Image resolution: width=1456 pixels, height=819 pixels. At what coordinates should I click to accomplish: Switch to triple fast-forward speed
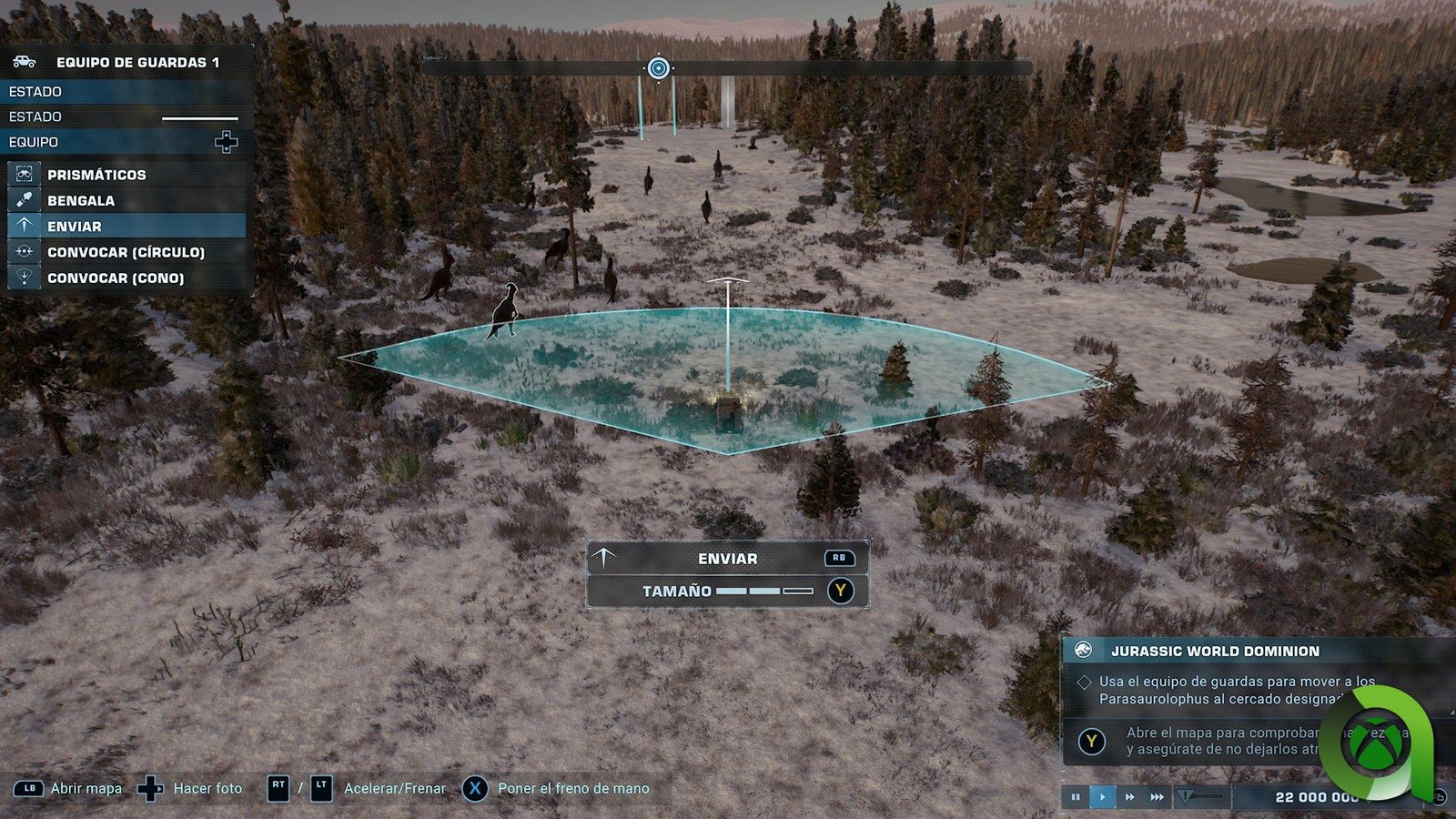(1157, 797)
